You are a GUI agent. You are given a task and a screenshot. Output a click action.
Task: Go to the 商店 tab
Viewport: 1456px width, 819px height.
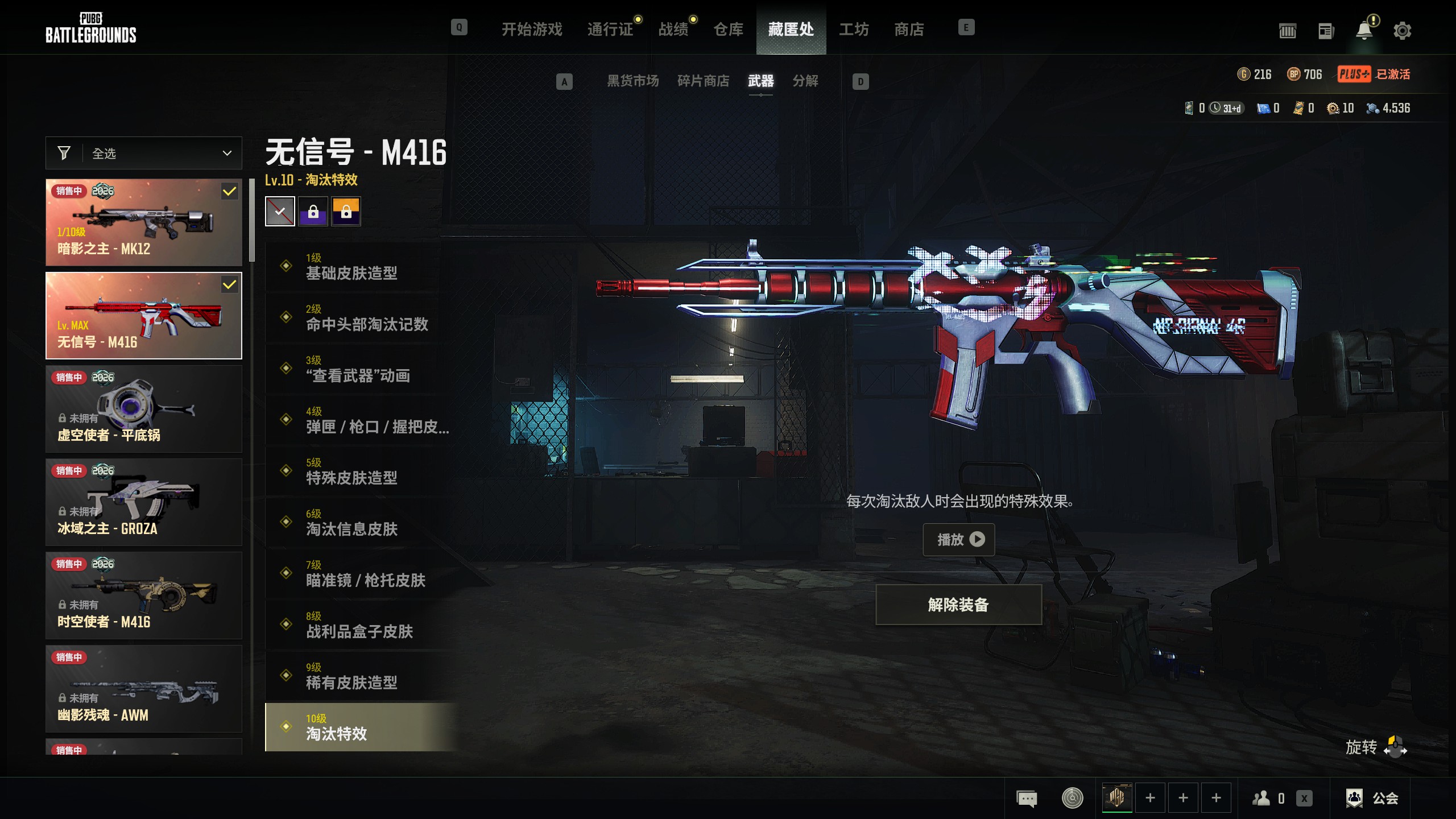click(908, 29)
